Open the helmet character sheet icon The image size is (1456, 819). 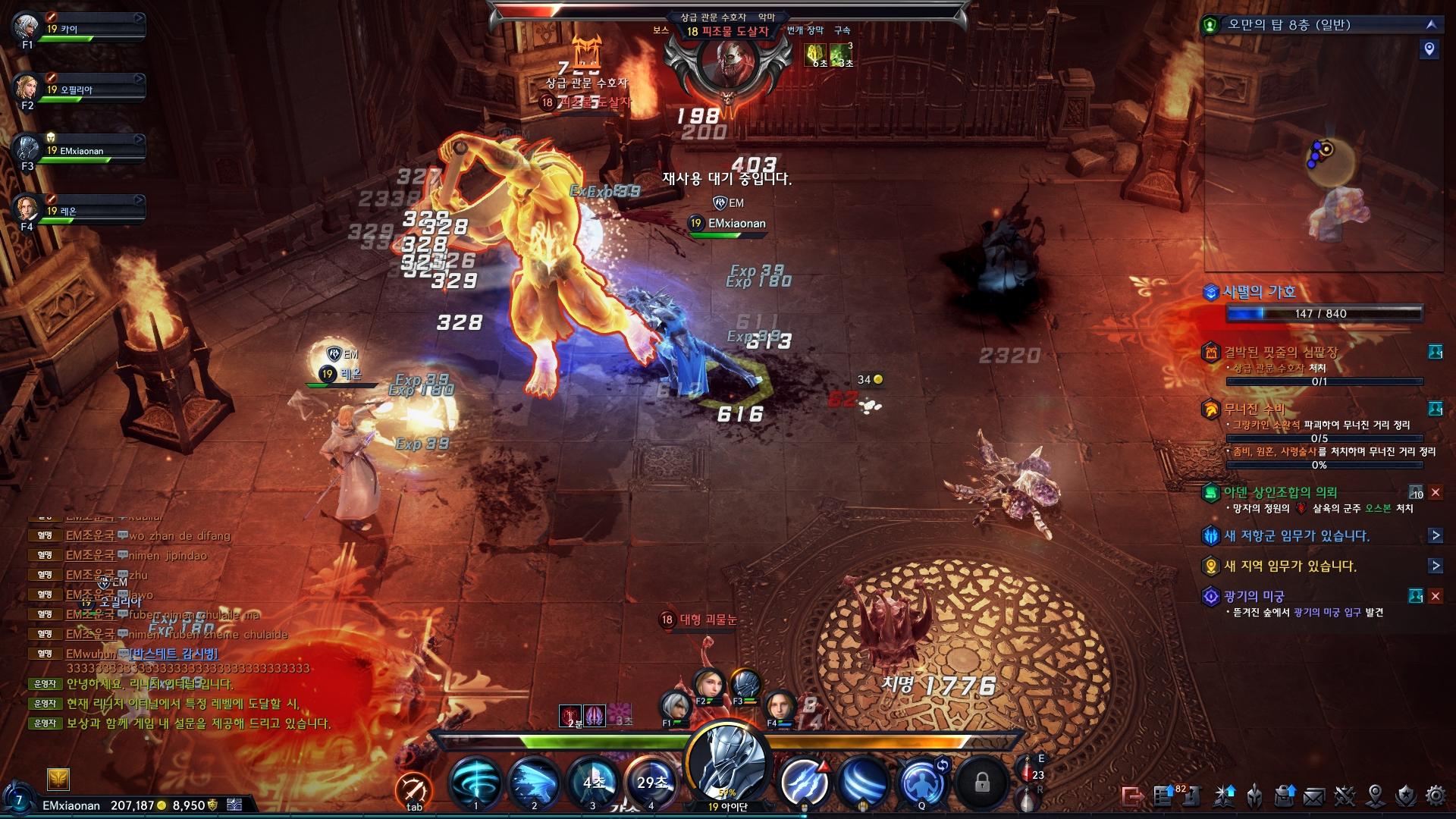(x=1254, y=795)
